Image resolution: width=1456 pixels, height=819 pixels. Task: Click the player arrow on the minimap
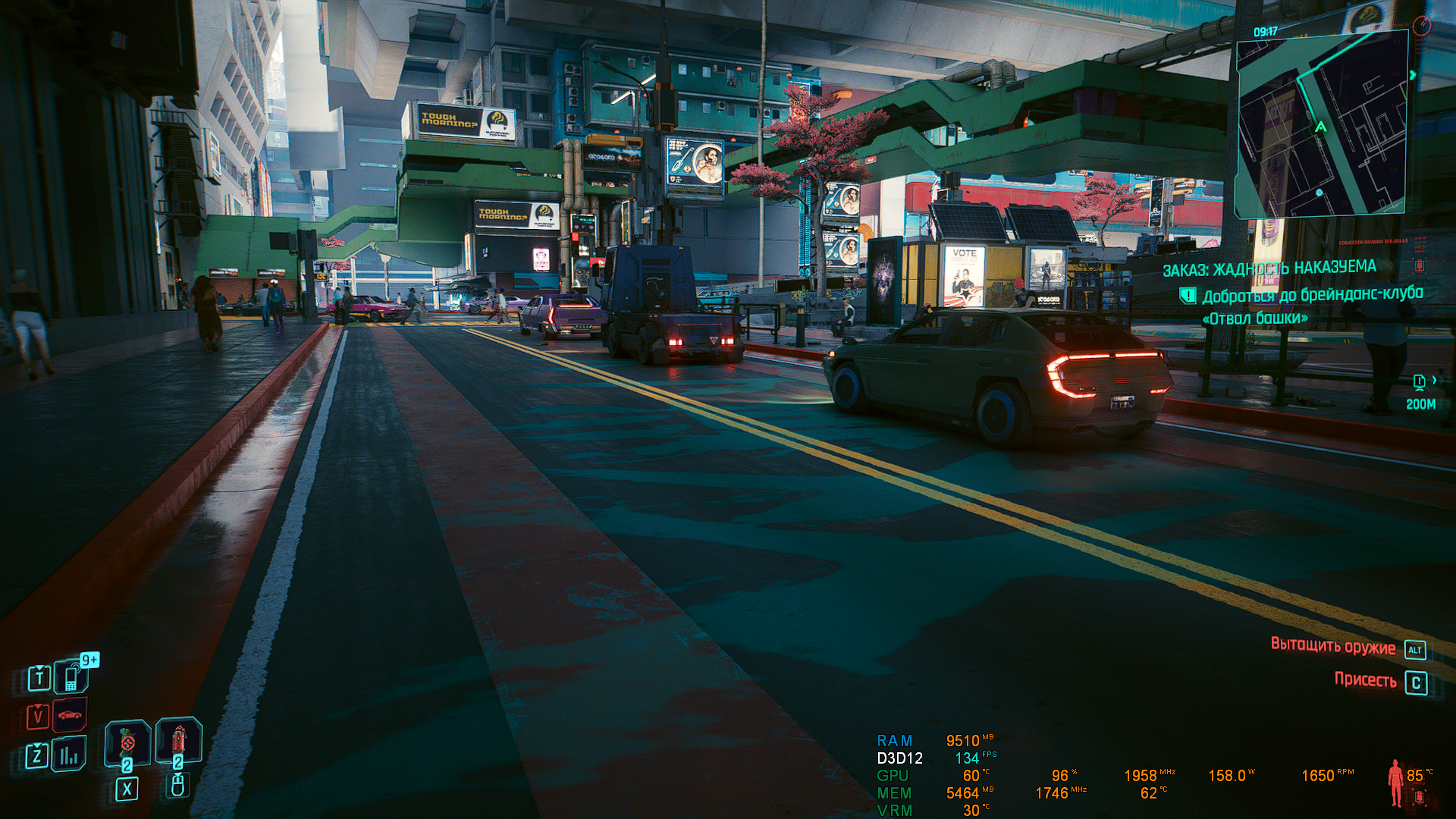[x=1320, y=127]
